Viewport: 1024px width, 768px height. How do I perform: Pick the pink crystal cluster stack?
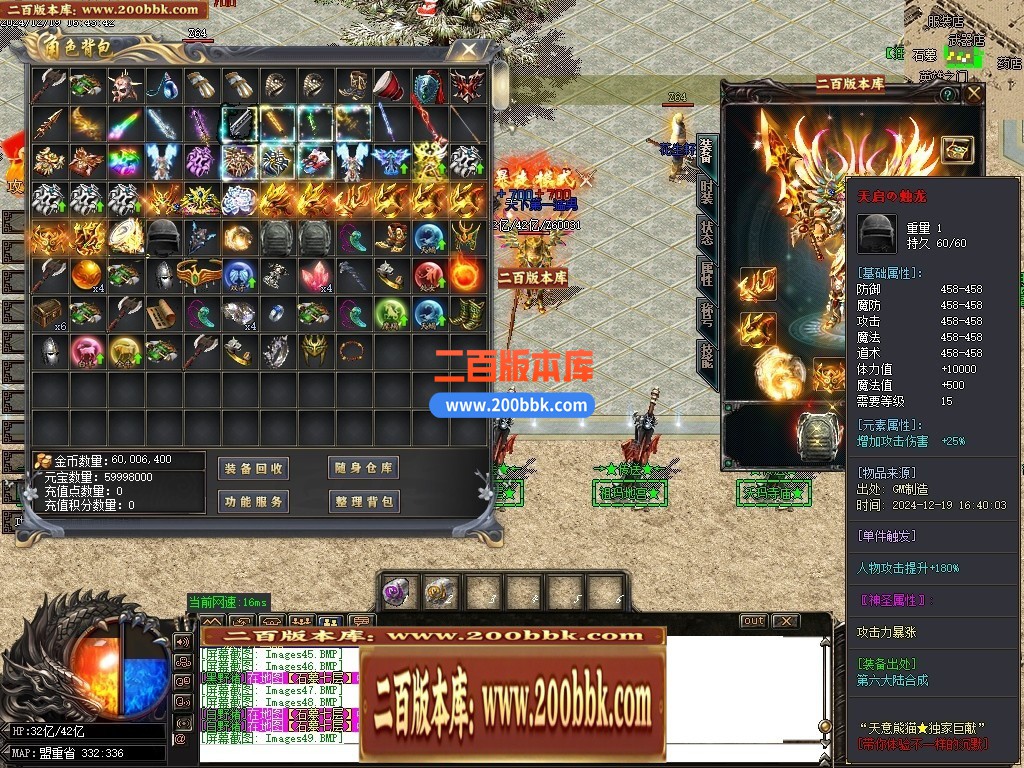pos(312,275)
